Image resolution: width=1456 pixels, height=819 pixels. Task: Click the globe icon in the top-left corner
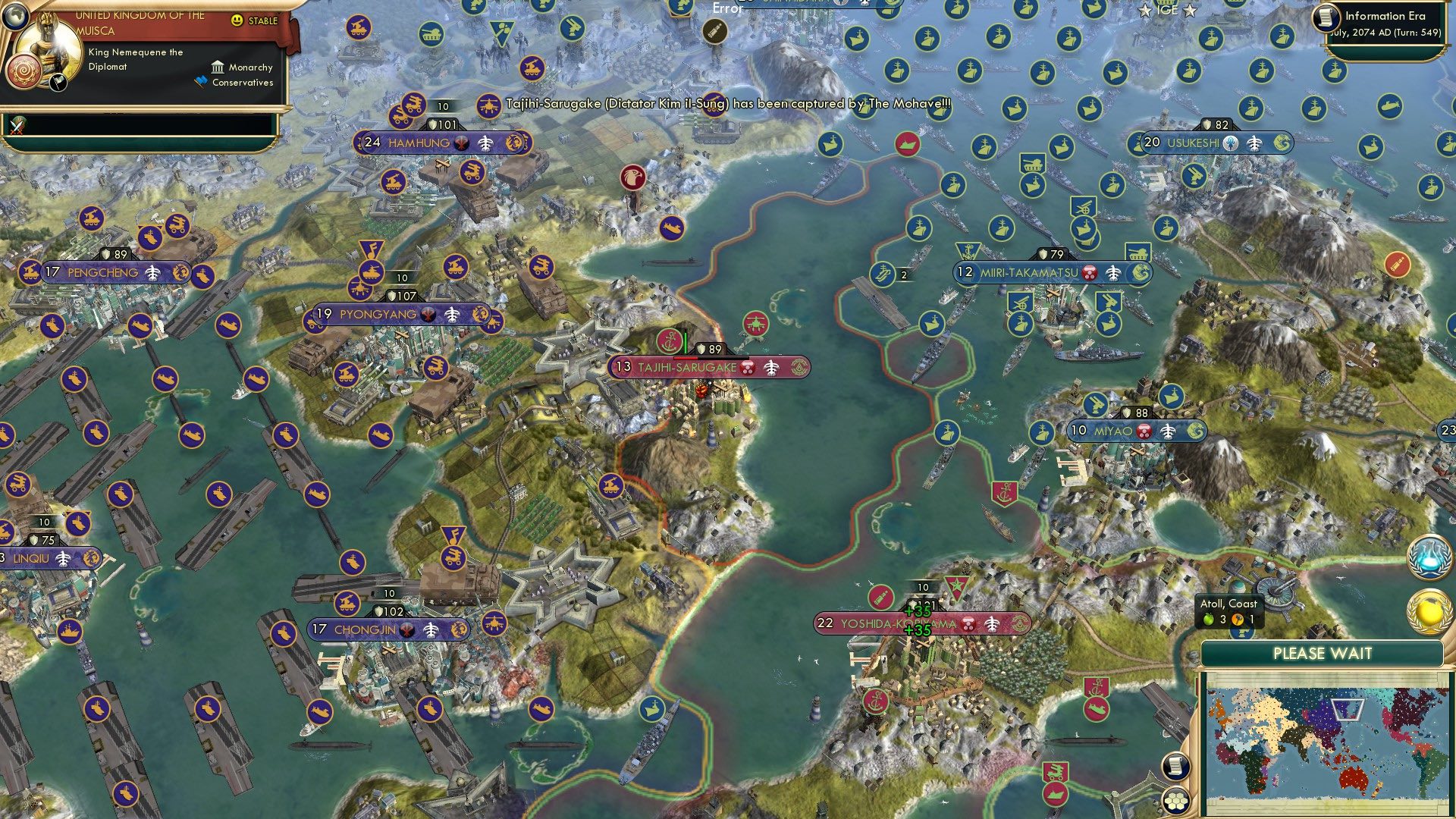click(x=14, y=17)
